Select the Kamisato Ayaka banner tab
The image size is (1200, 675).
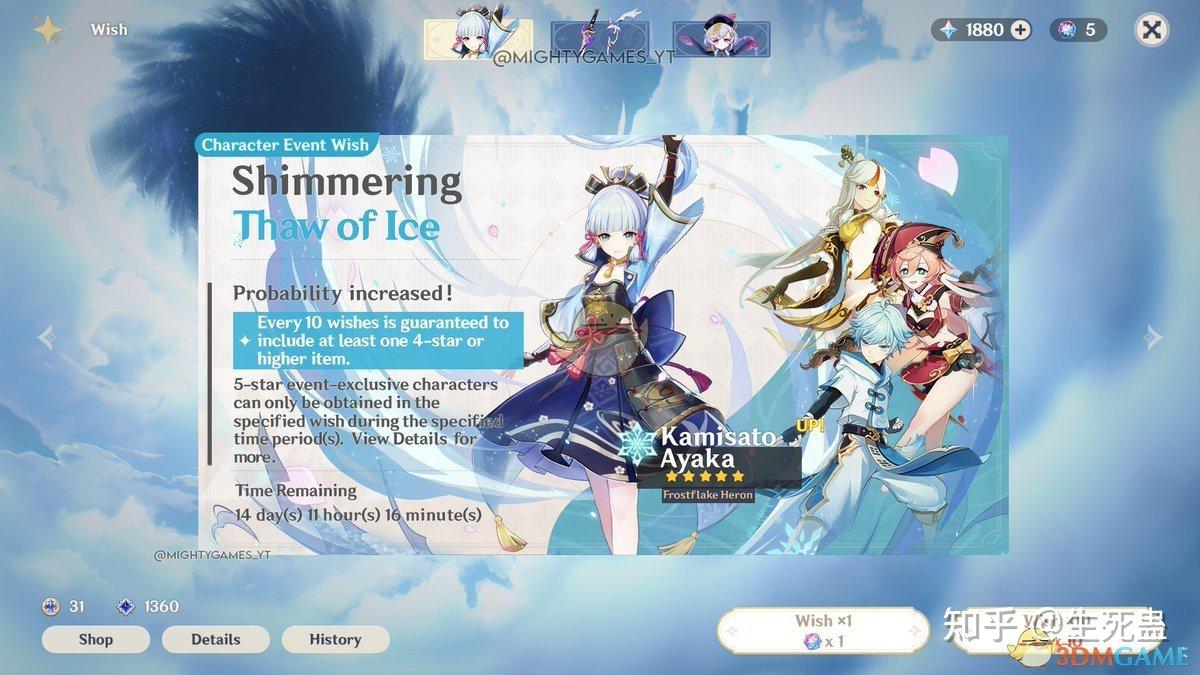(477, 38)
